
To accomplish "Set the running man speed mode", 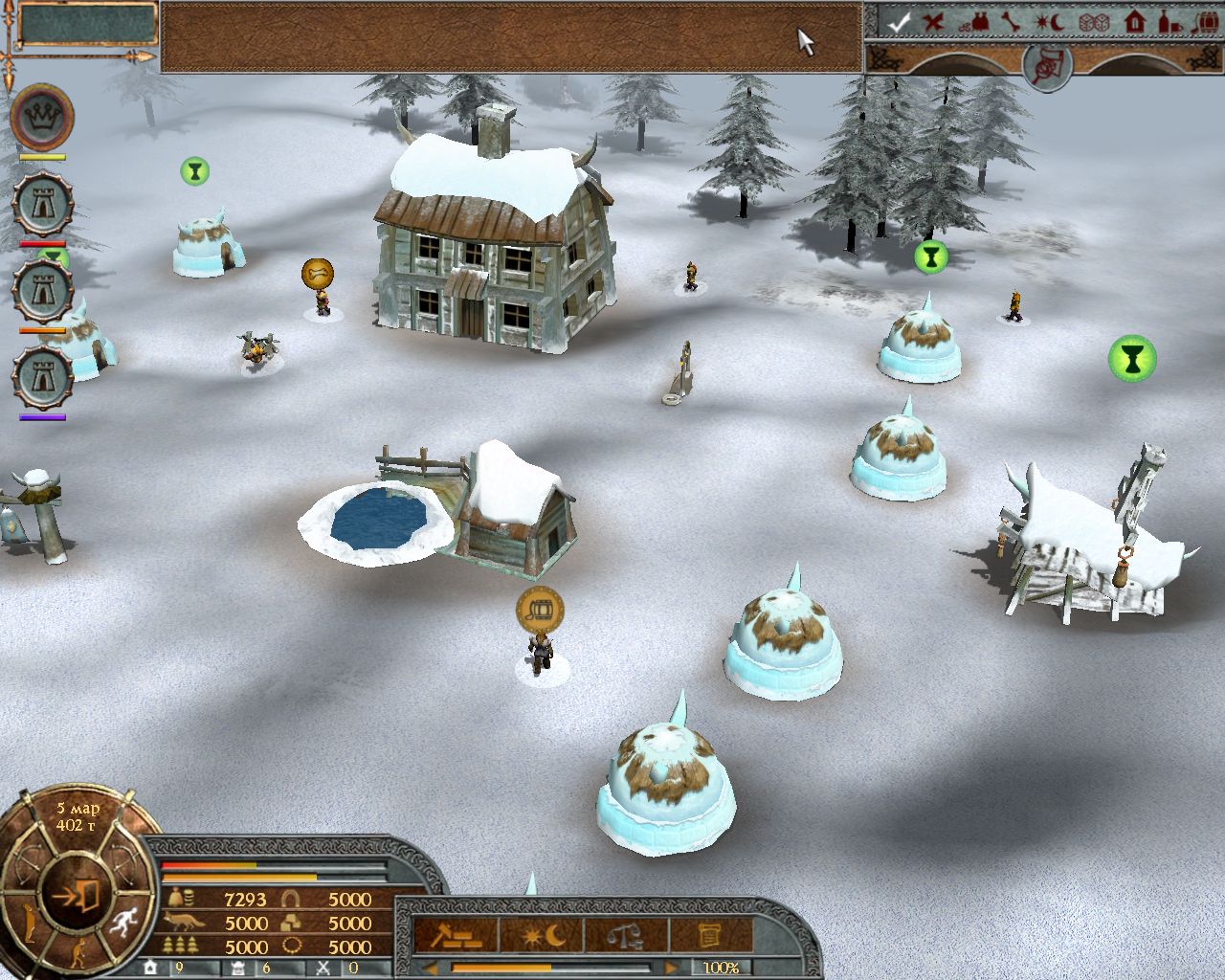I will point(122,922).
